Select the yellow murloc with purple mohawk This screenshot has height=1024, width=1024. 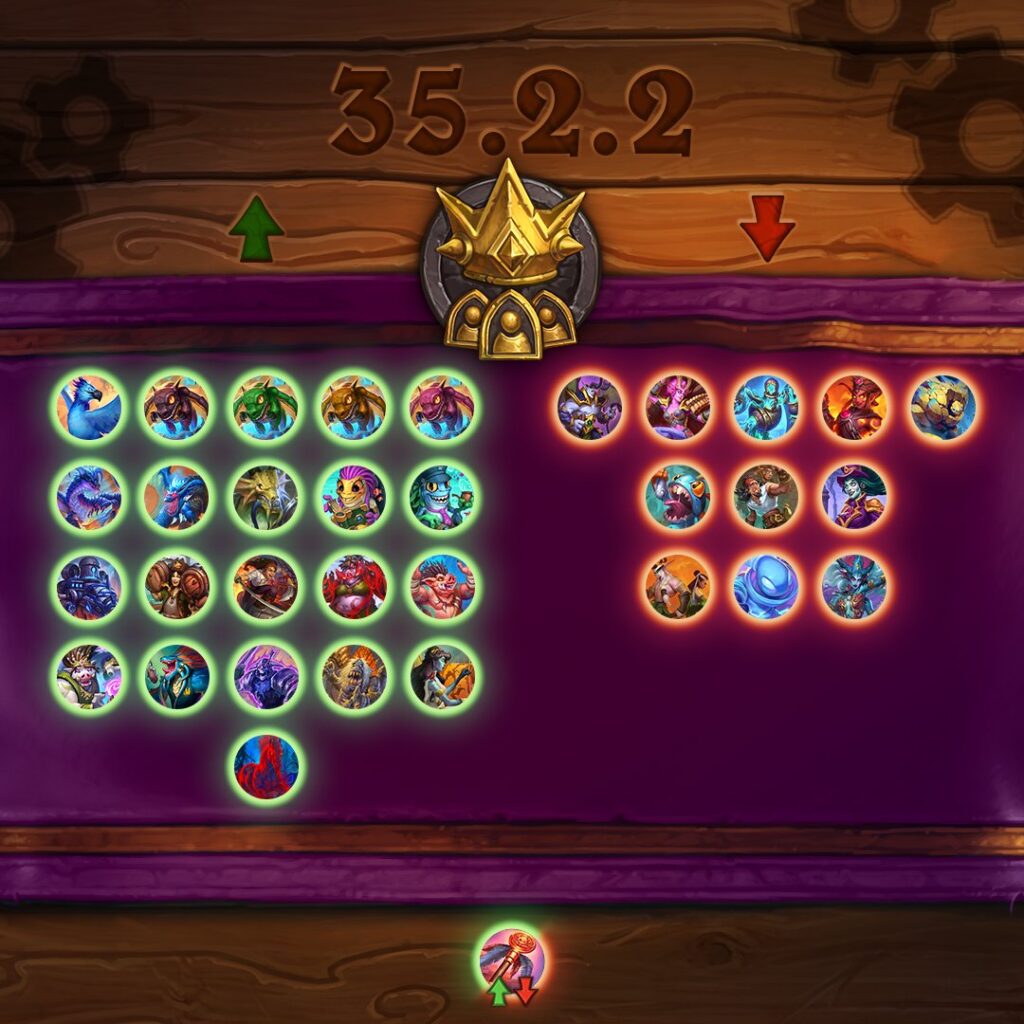(x=354, y=497)
